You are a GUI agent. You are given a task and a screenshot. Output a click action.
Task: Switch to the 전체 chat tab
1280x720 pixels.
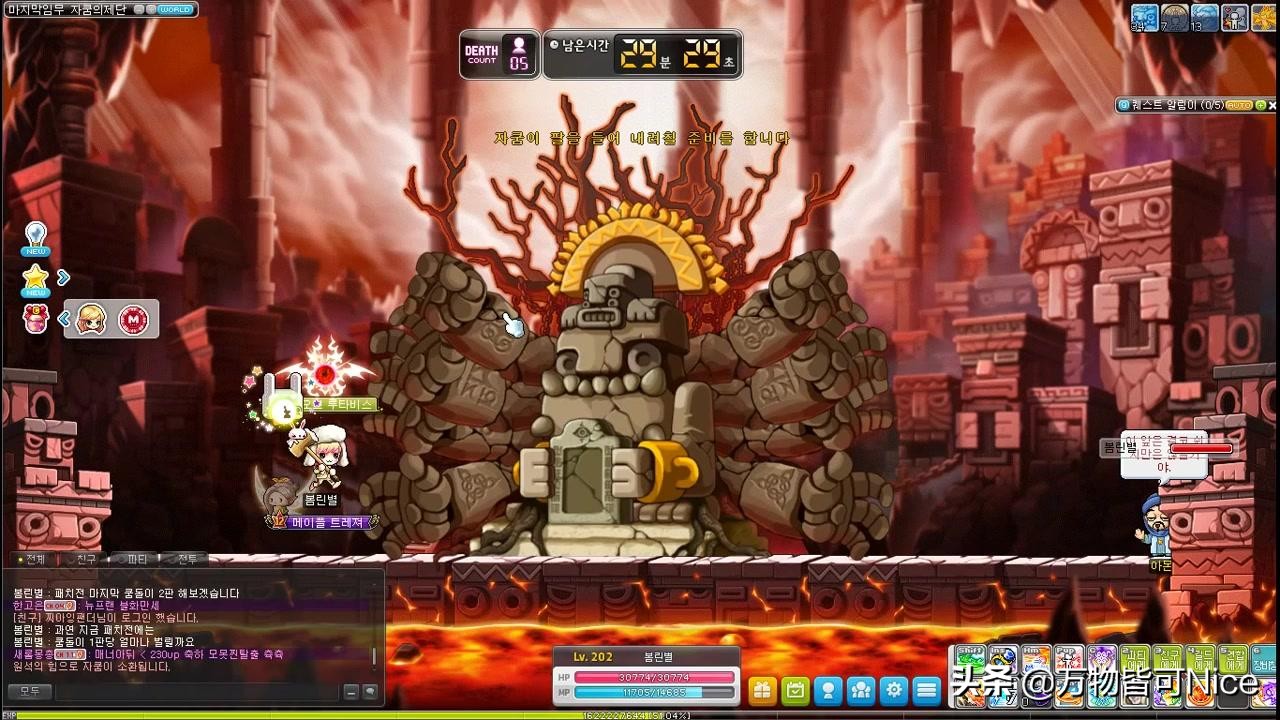(x=32, y=559)
